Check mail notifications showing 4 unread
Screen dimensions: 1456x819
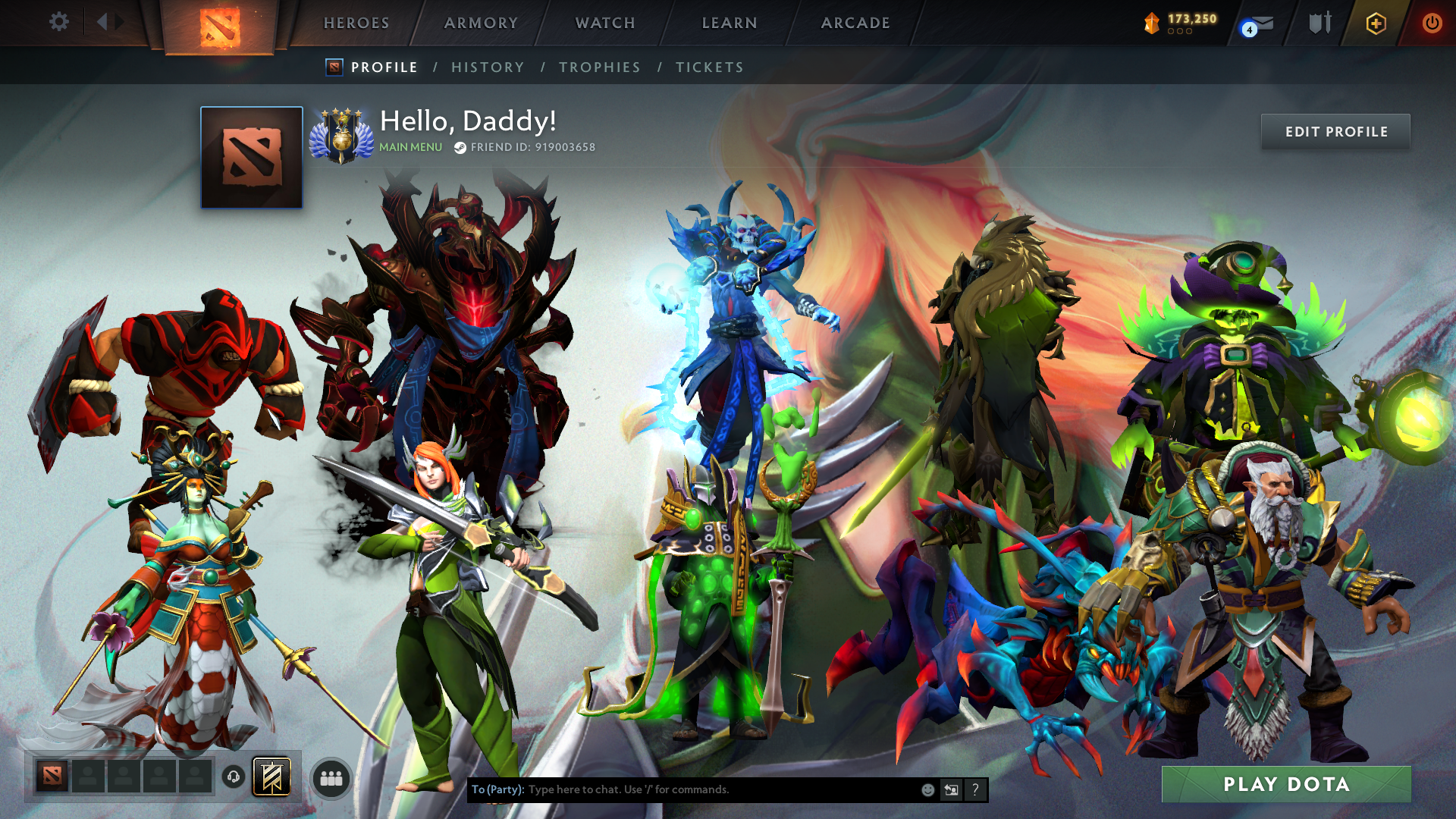1255,22
